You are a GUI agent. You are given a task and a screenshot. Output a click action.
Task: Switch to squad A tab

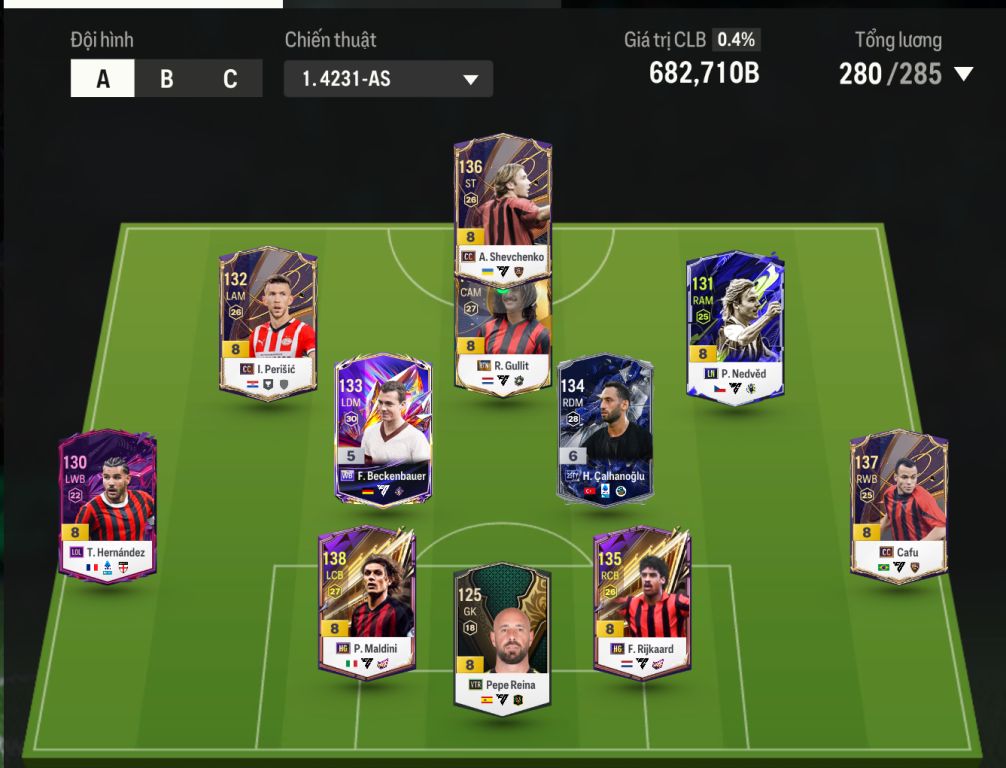pos(102,79)
